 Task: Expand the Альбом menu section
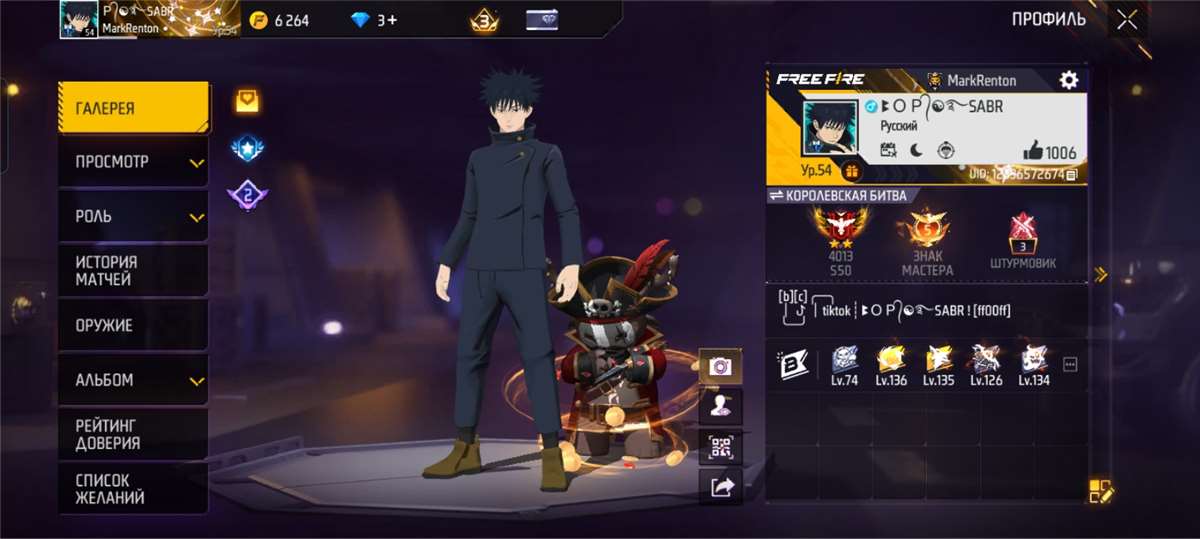tap(133, 380)
